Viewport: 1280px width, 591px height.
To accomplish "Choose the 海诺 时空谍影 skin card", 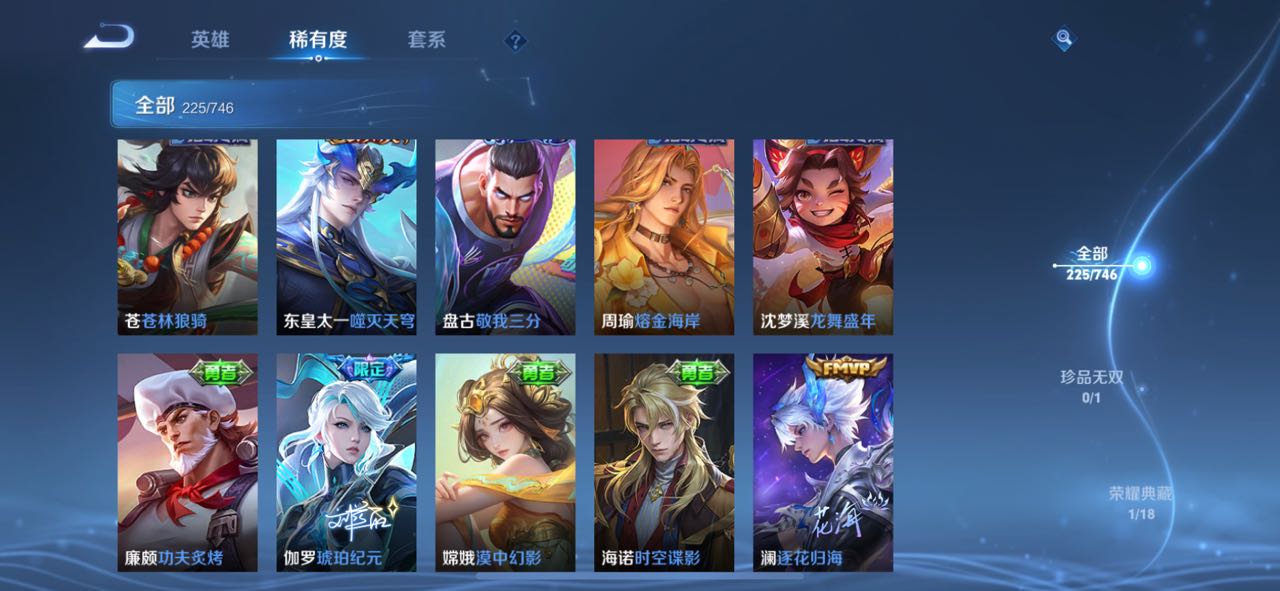I will point(664,462).
